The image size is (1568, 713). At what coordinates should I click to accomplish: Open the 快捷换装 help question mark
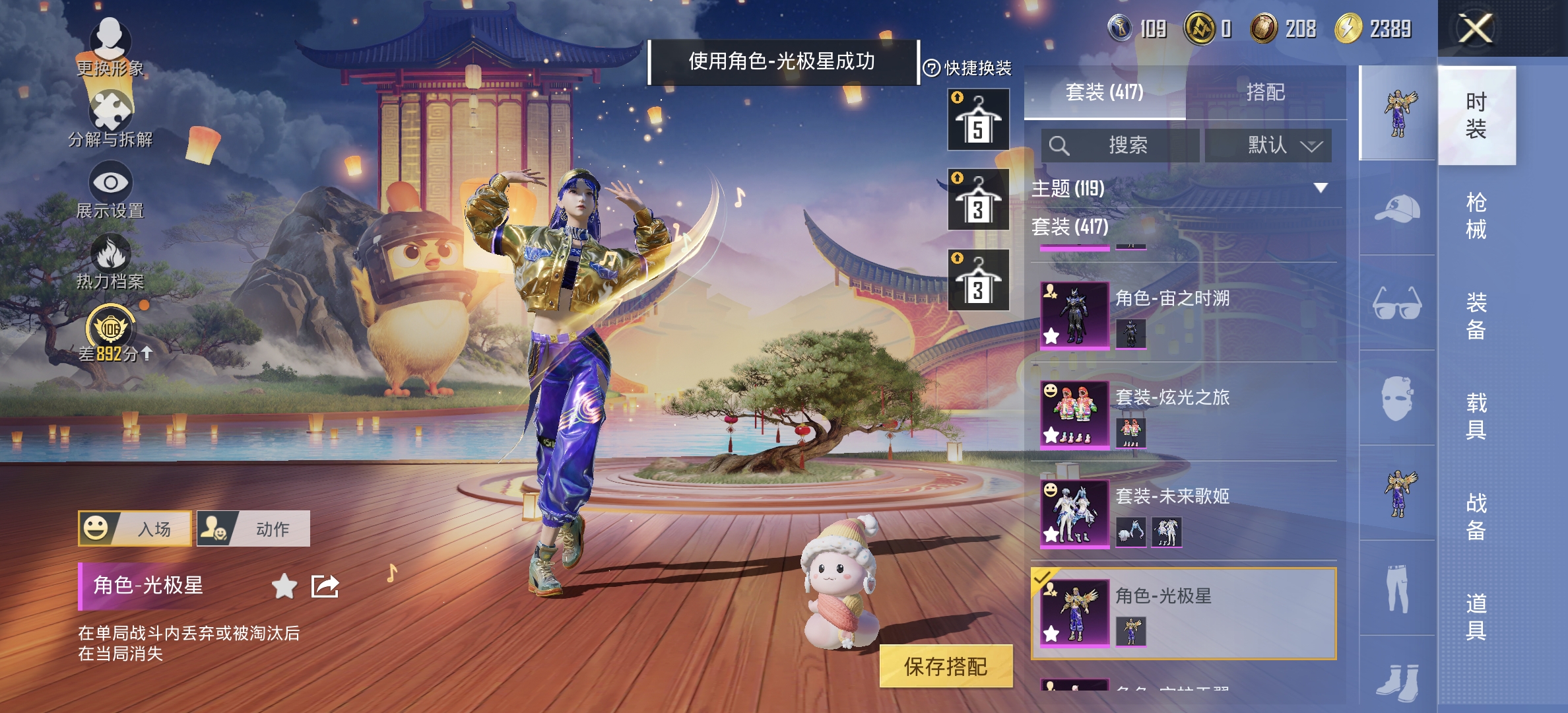[931, 66]
